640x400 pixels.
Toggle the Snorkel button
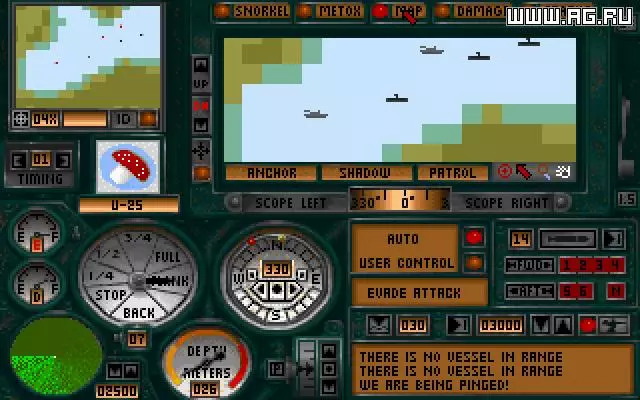point(255,11)
